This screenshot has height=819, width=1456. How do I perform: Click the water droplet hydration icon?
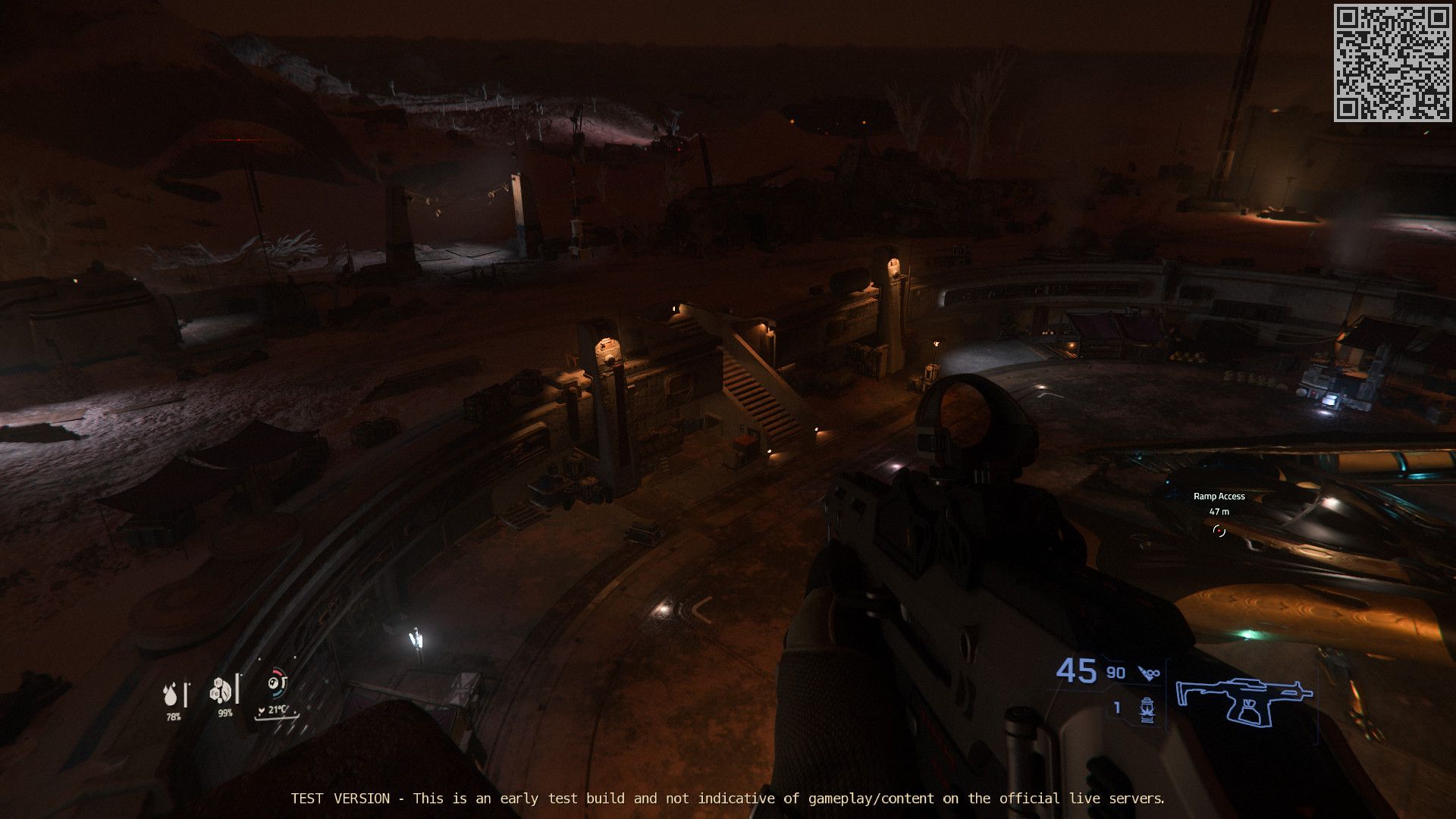[x=171, y=695]
